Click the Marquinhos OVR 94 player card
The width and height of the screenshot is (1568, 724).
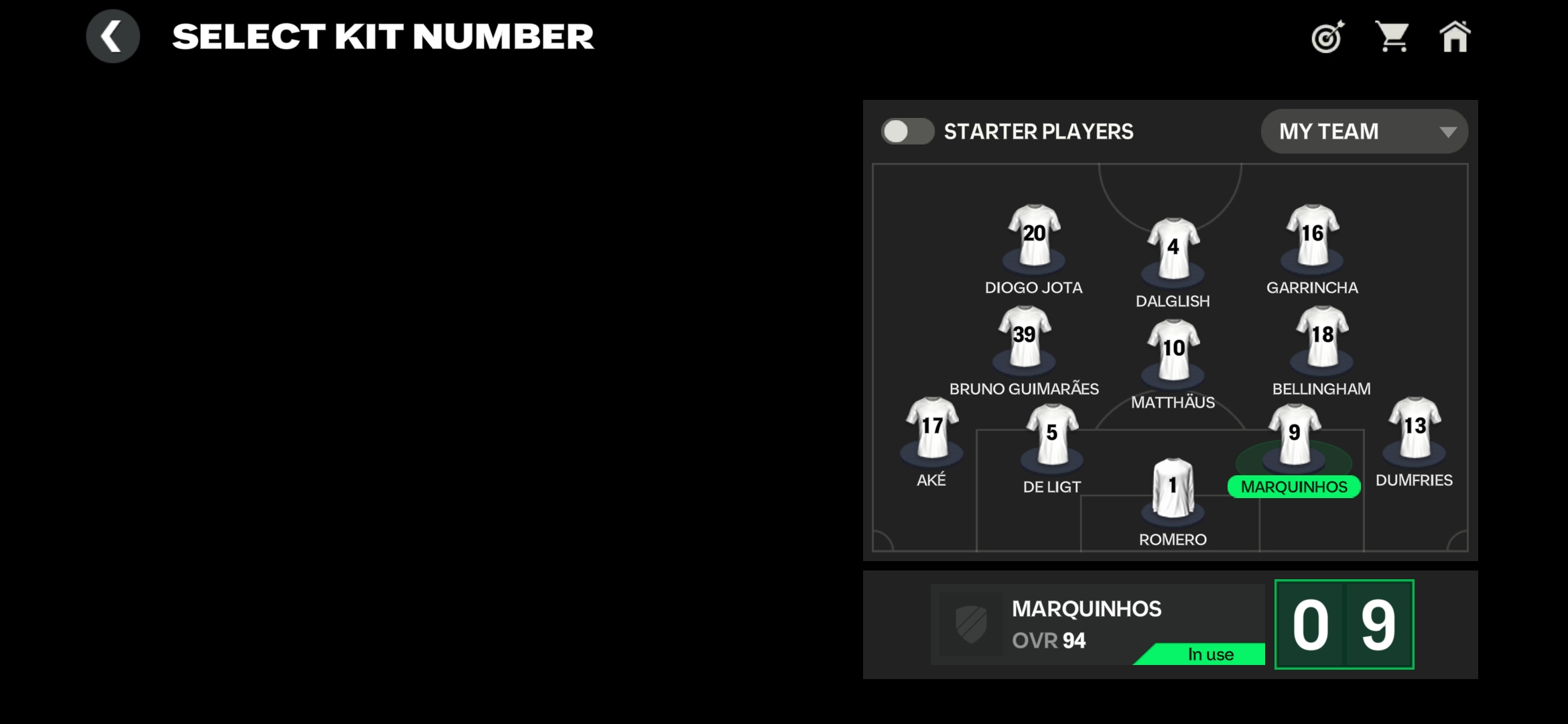coord(1097,624)
